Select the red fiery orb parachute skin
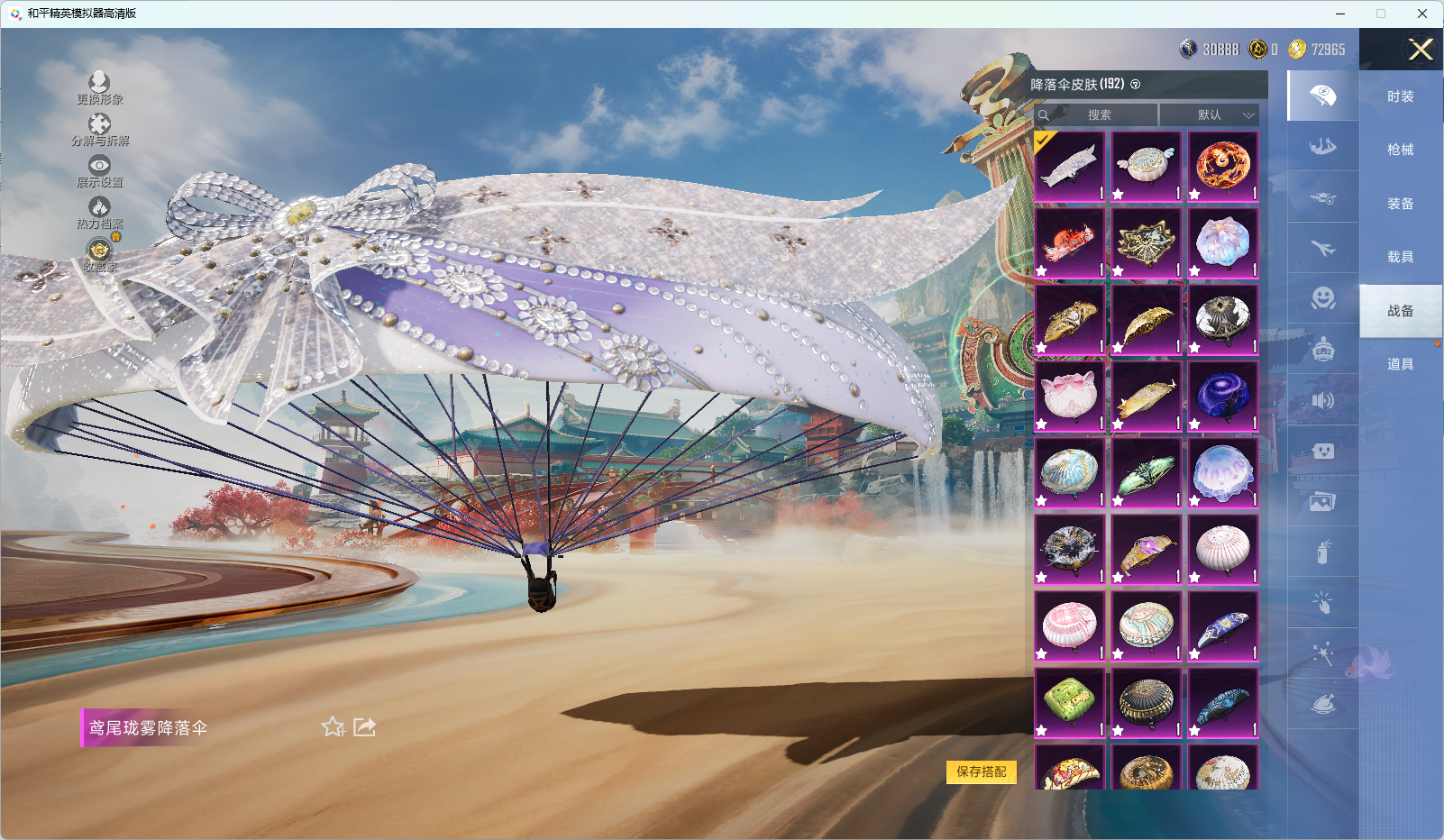This screenshot has width=1444, height=840. [x=1222, y=166]
